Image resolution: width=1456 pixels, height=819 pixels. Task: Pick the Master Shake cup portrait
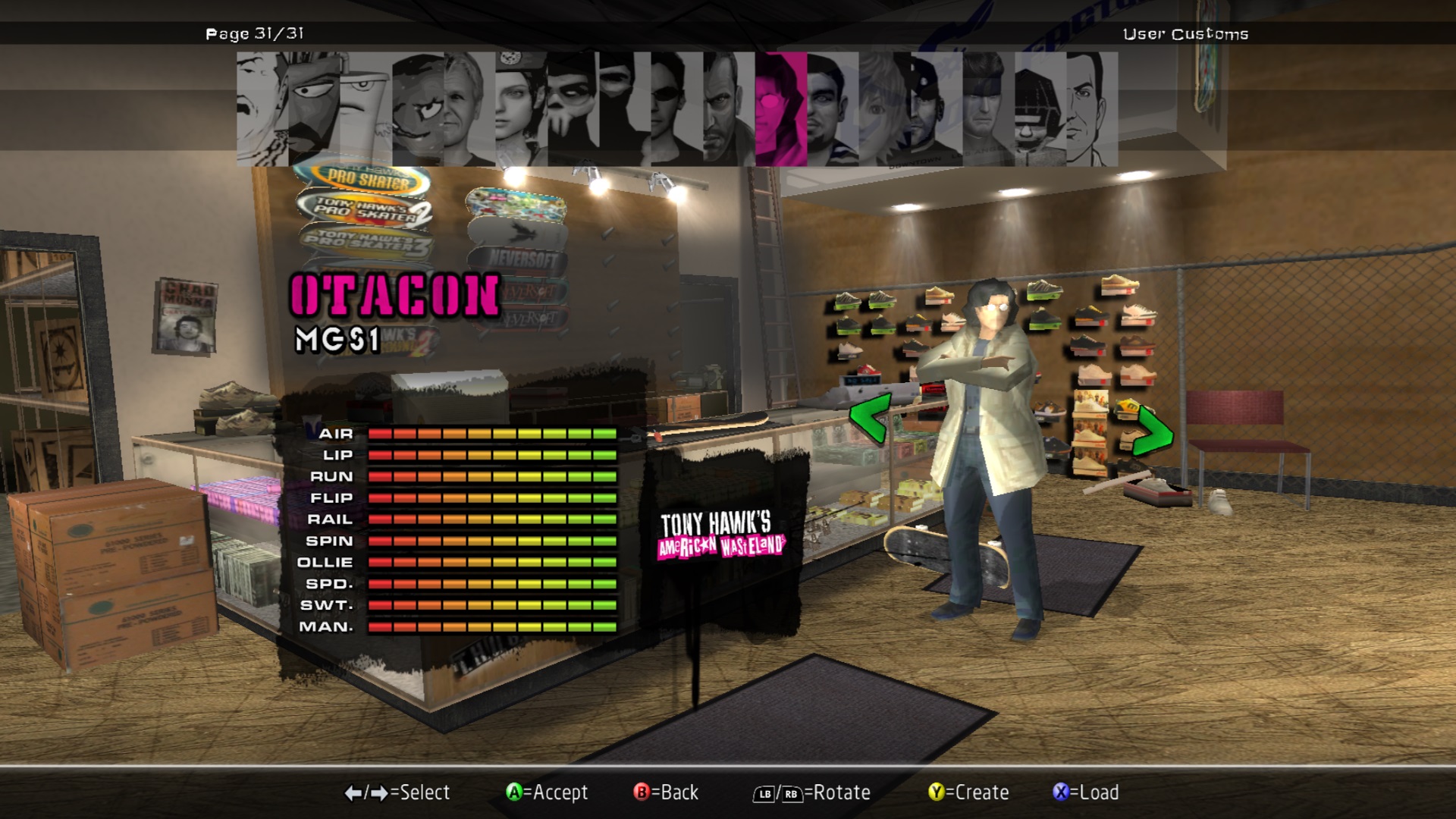click(x=366, y=109)
